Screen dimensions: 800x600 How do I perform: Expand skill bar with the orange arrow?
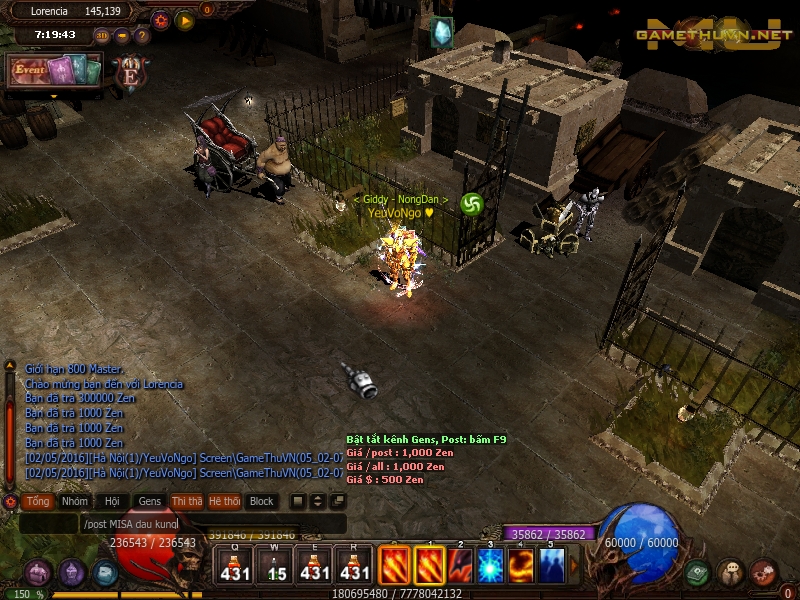click(x=574, y=566)
